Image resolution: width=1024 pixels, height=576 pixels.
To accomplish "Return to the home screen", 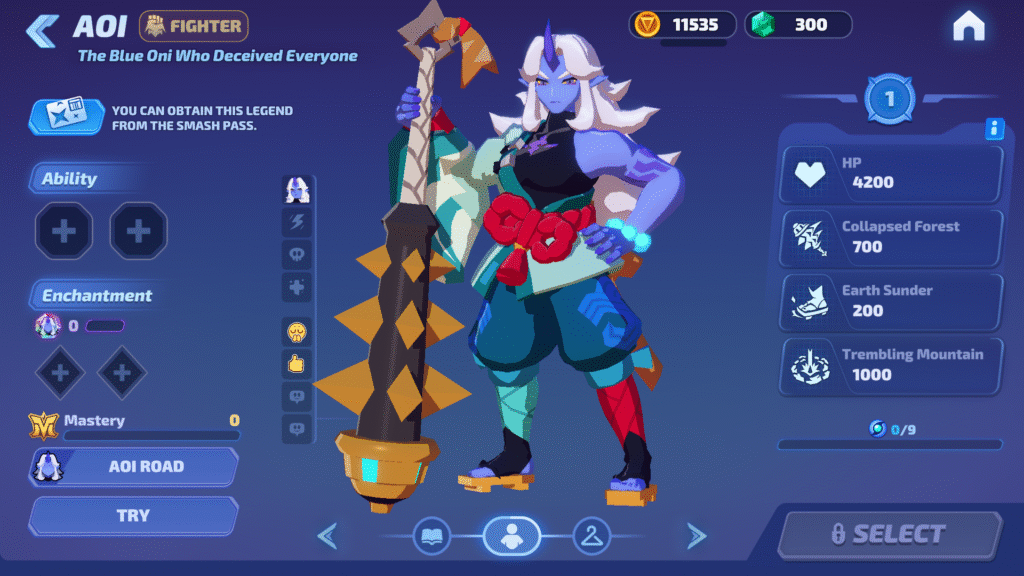I will pyautogui.click(x=968, y=27).
